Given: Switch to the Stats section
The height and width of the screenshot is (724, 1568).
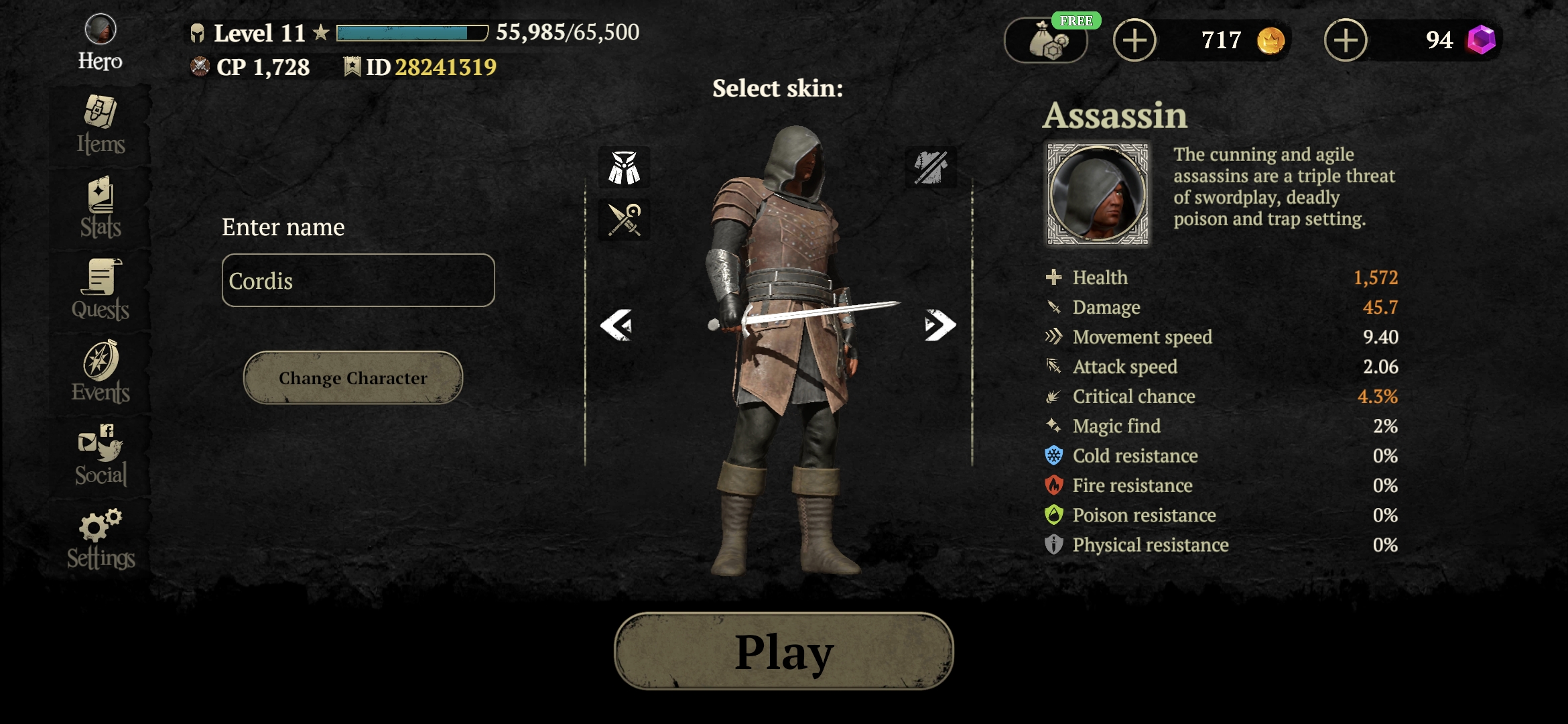Looking at the screenshot, I should [101, 208].
